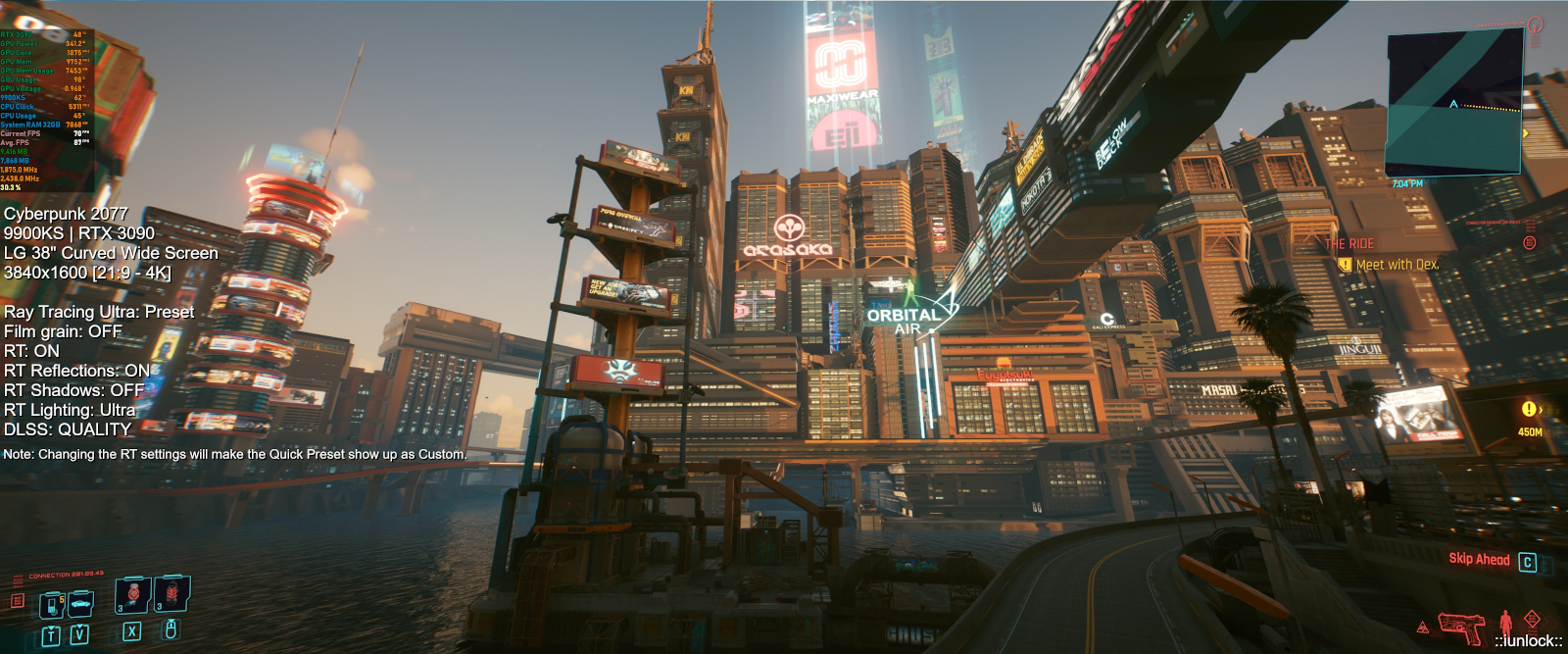
Task: Click the red character stance silhouette icon
Action: (x=1505, y=622)
